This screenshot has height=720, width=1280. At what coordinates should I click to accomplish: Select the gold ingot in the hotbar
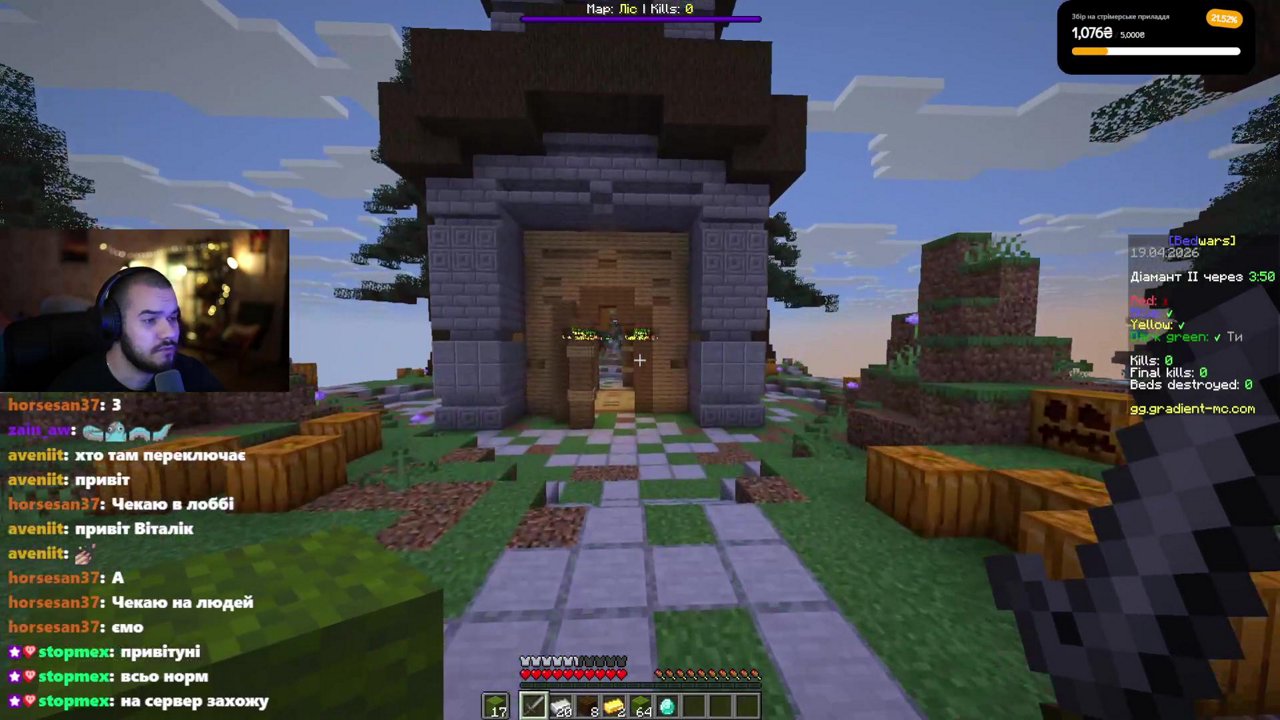click(614, 707)
